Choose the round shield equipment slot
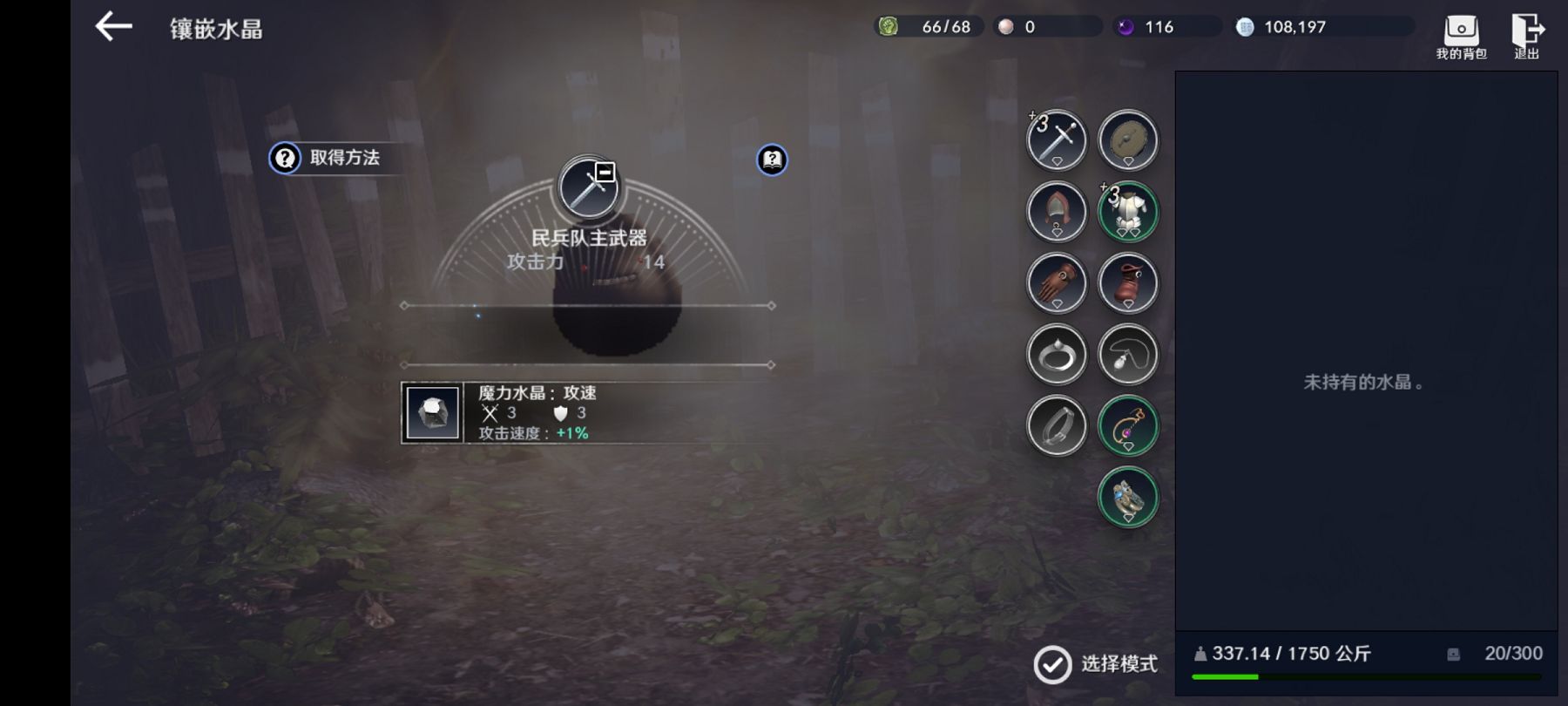The height and width of the screenshot is (706, 1568). pyautogui.click(x=1128, y=140)
